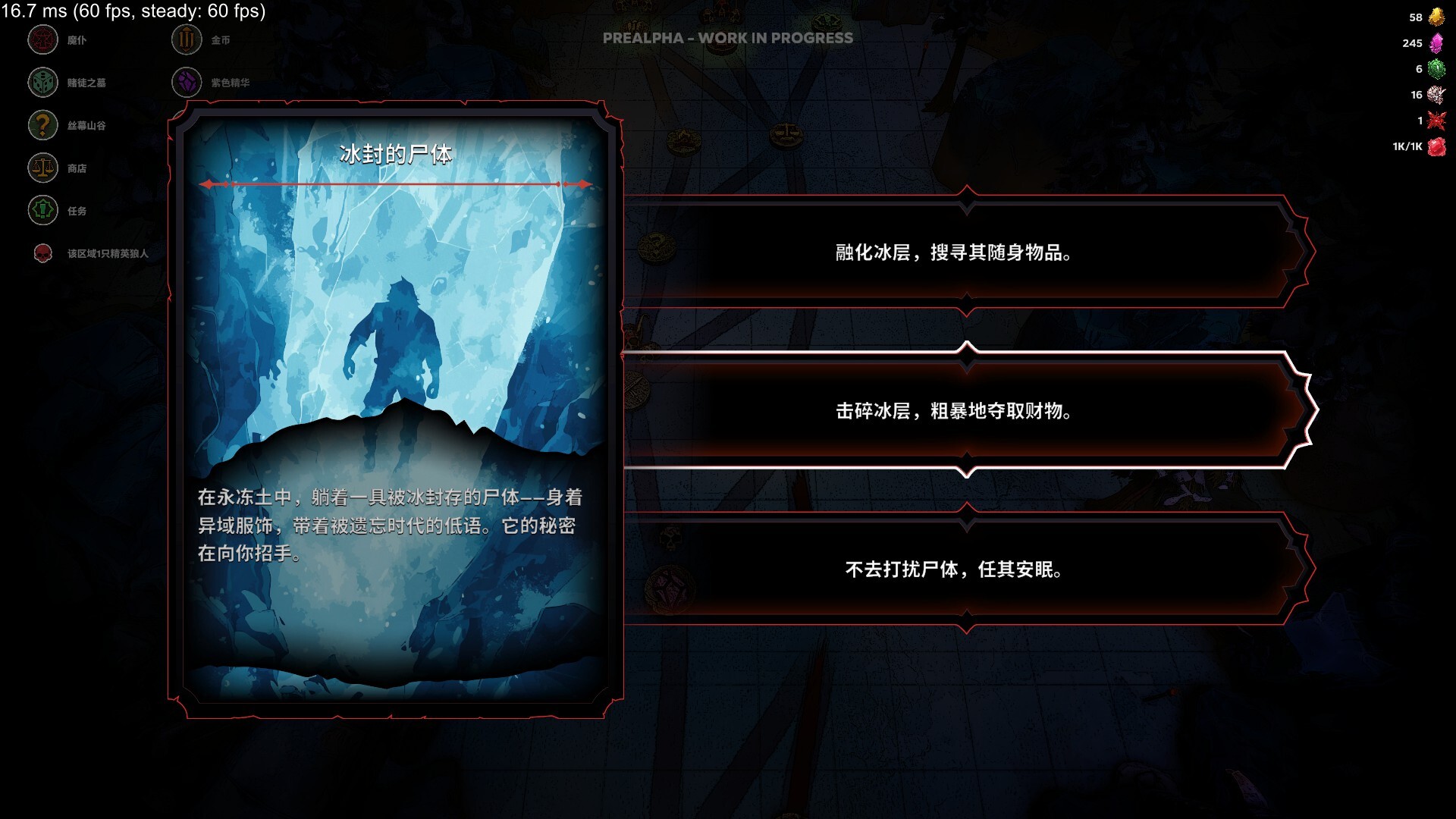Click the FPS counter in the top-left corner
Image resolution: width=1456 pixels, height=819 pixels.
point(133,12)
